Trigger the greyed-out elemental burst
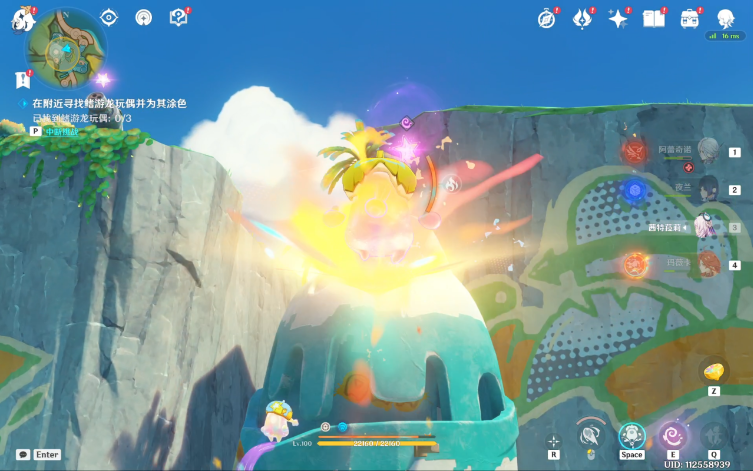 pyautogui.click(x=714, y=435)
